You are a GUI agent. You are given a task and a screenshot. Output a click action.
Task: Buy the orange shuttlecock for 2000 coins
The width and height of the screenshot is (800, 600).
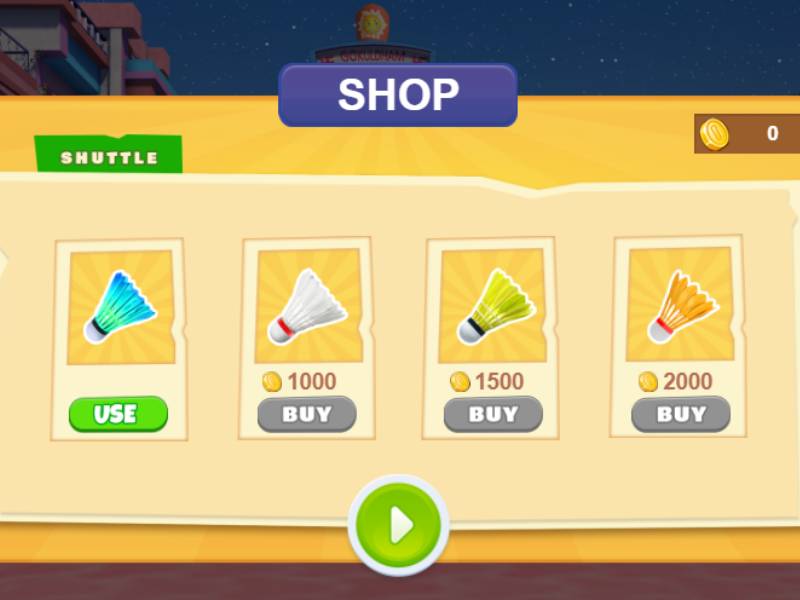pyautogui.click(x=680, y=414)
